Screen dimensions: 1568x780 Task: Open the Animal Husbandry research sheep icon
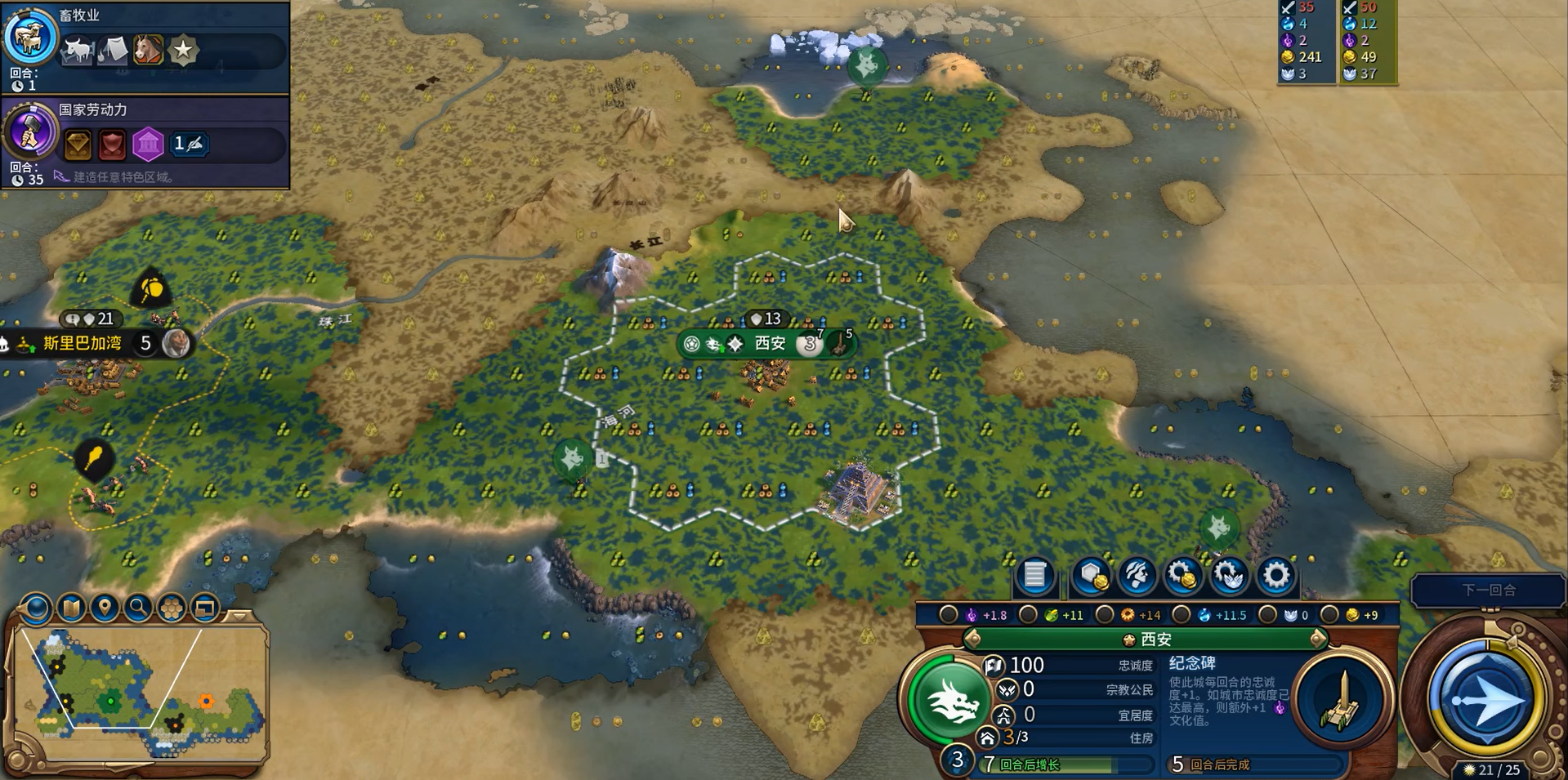(30, 38)
